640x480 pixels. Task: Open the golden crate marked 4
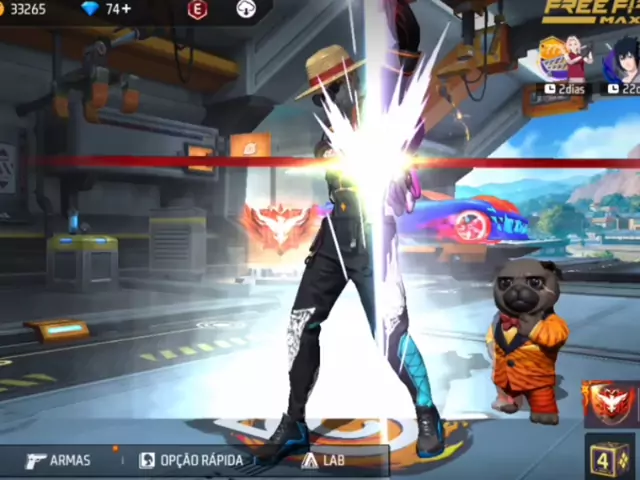point(609,457)
